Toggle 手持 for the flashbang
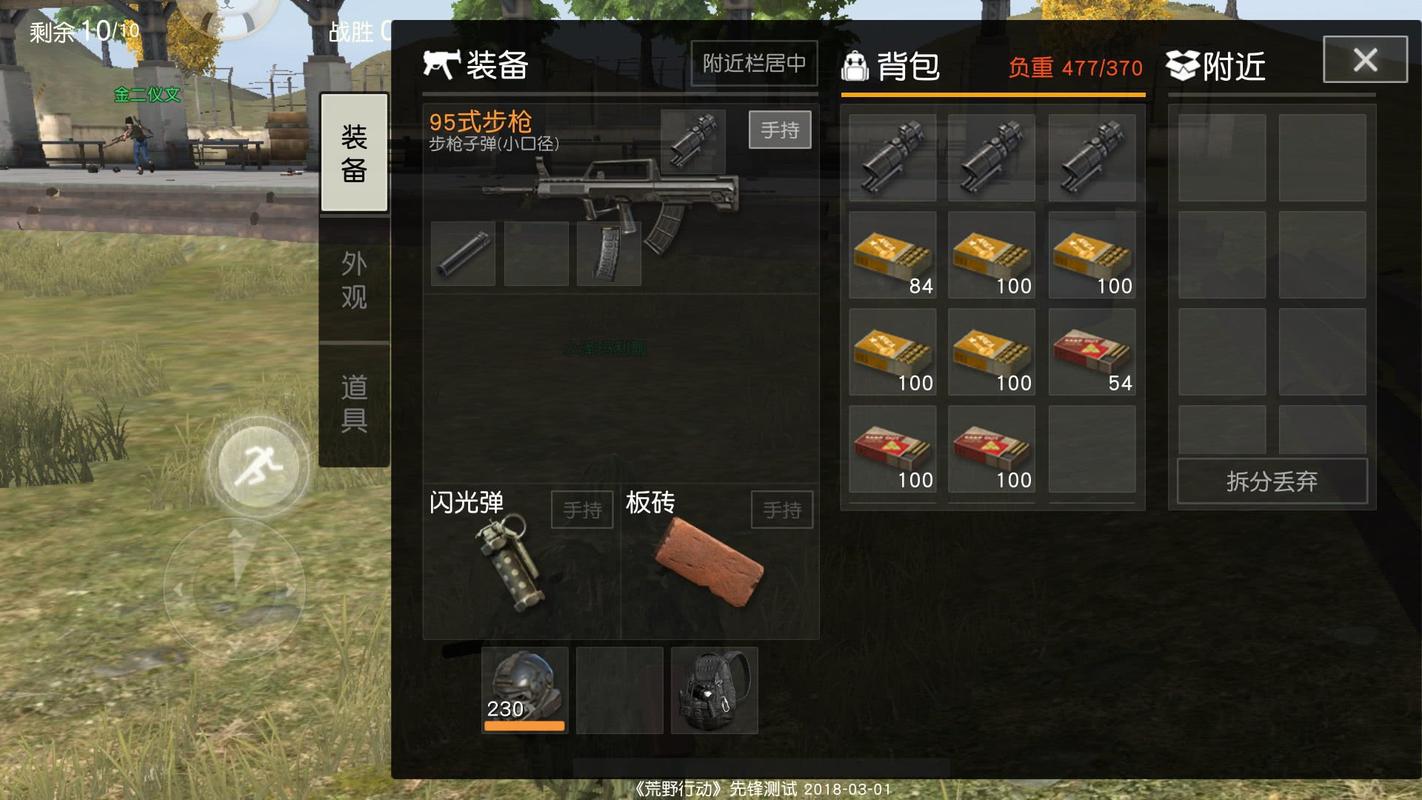Viewport: 1422px width, 800px height. click(581, 509)
